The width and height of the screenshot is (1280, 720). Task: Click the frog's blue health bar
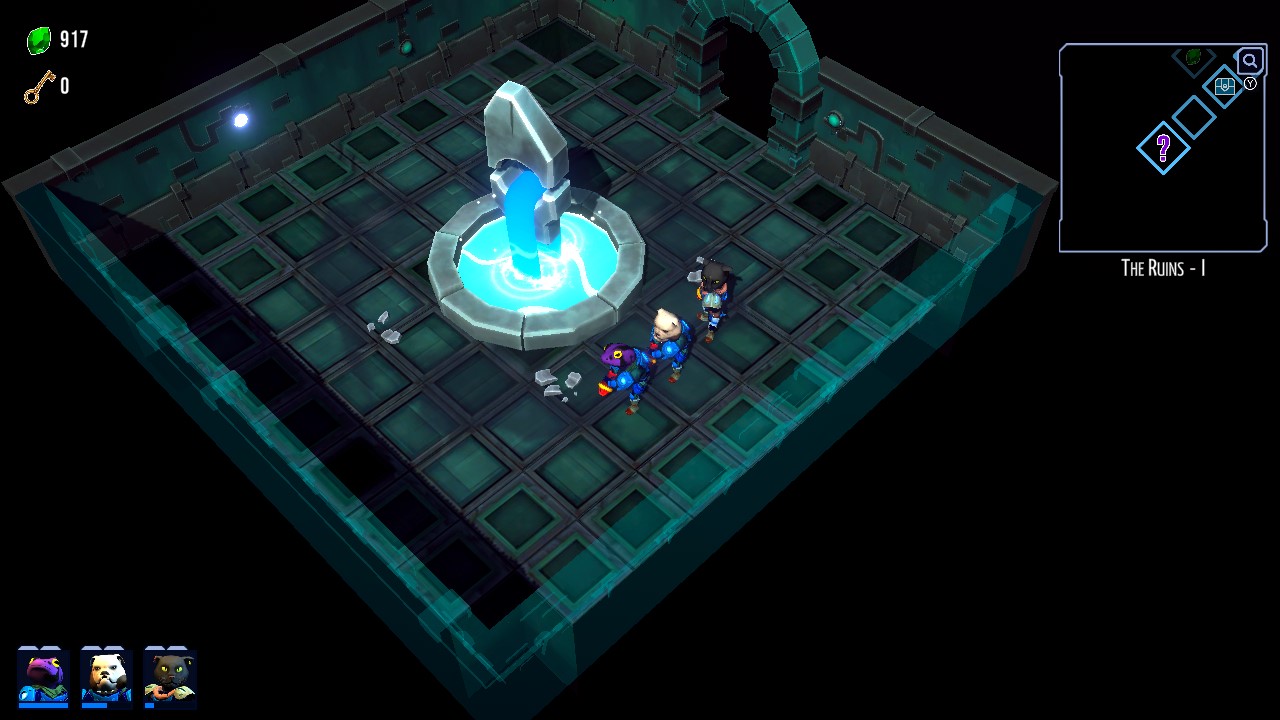[43, 705]
